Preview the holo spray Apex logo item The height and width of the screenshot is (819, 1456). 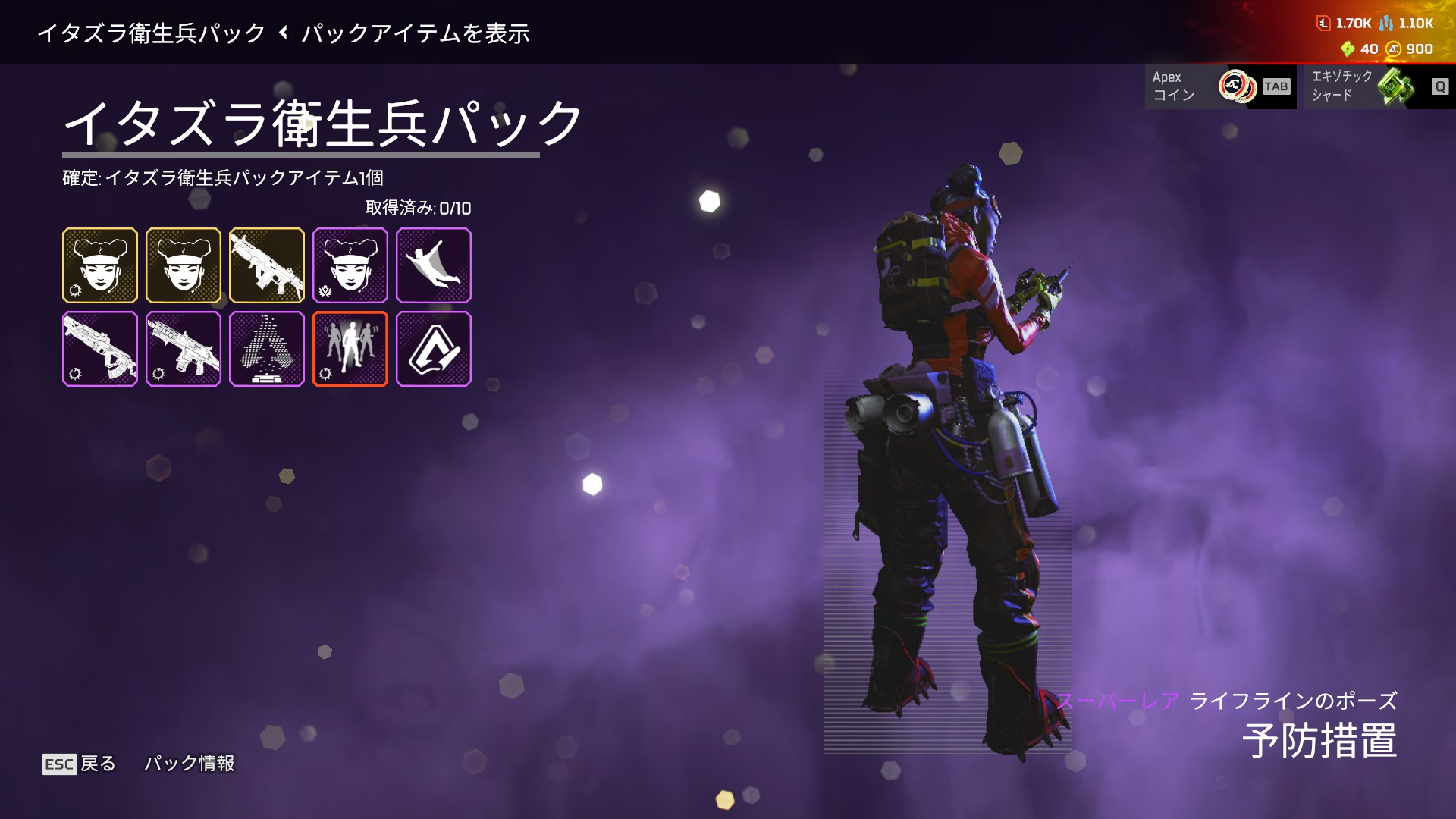coord(267,349)
